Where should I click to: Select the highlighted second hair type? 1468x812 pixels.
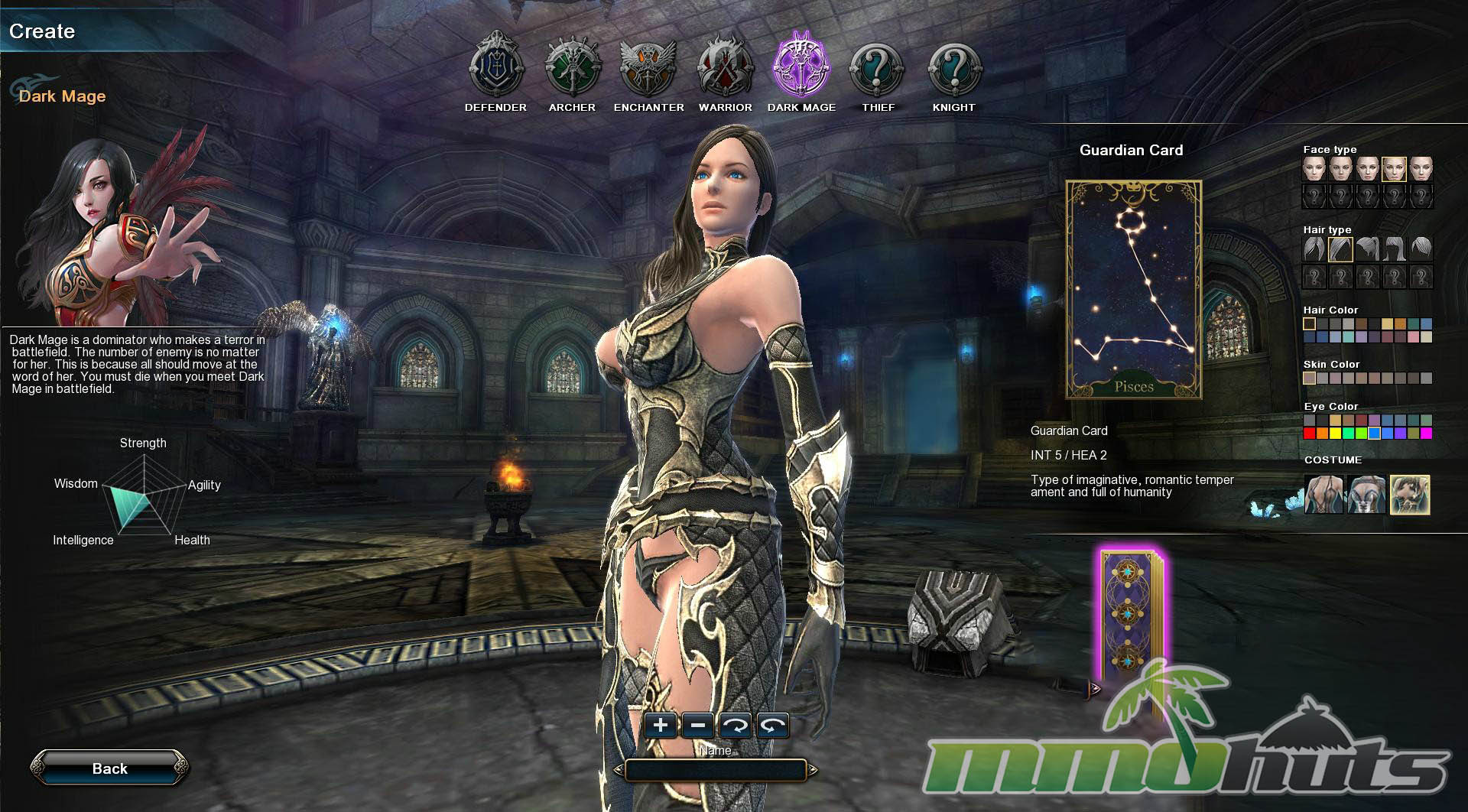pyautogui.click(x=1340, y=249)
